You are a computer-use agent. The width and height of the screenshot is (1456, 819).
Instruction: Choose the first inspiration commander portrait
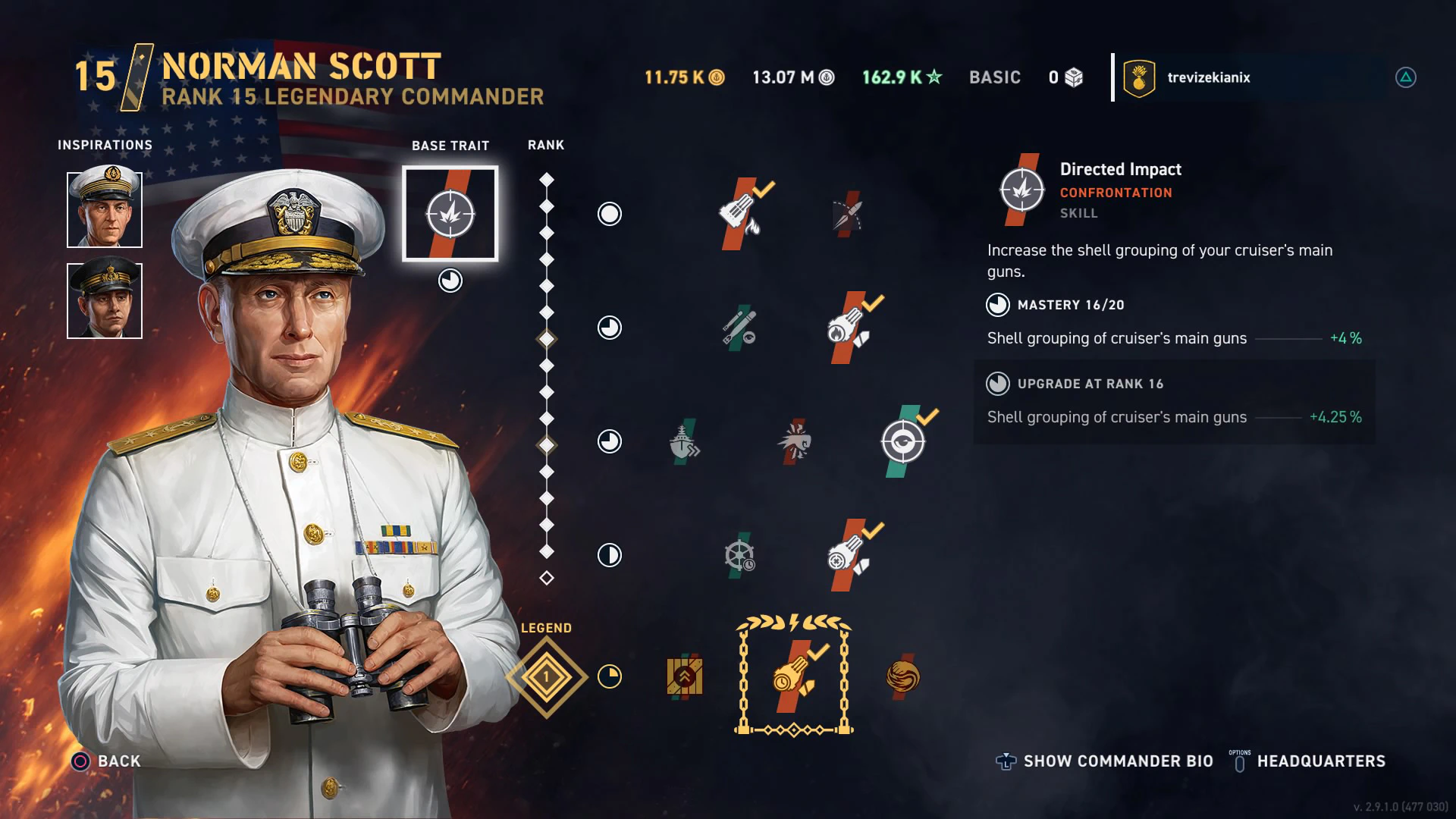(x=105, y=209)
